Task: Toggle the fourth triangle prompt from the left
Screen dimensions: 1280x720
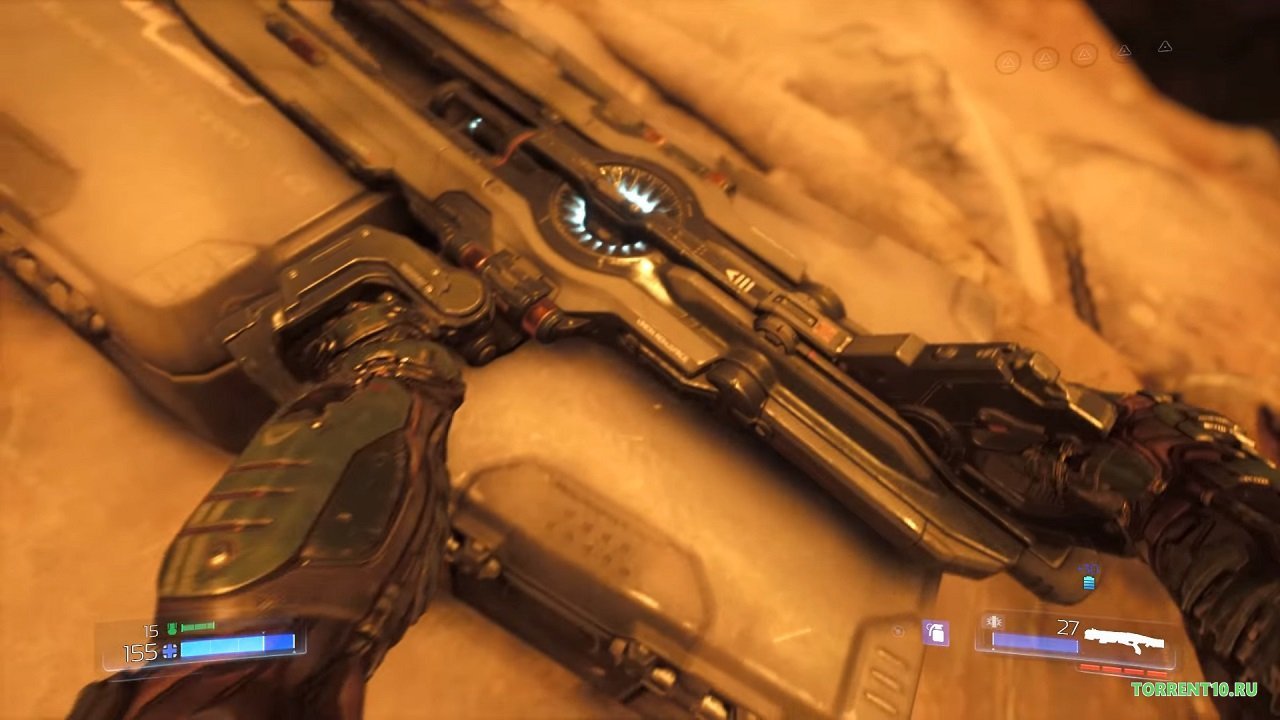Action: [1124, 51]
